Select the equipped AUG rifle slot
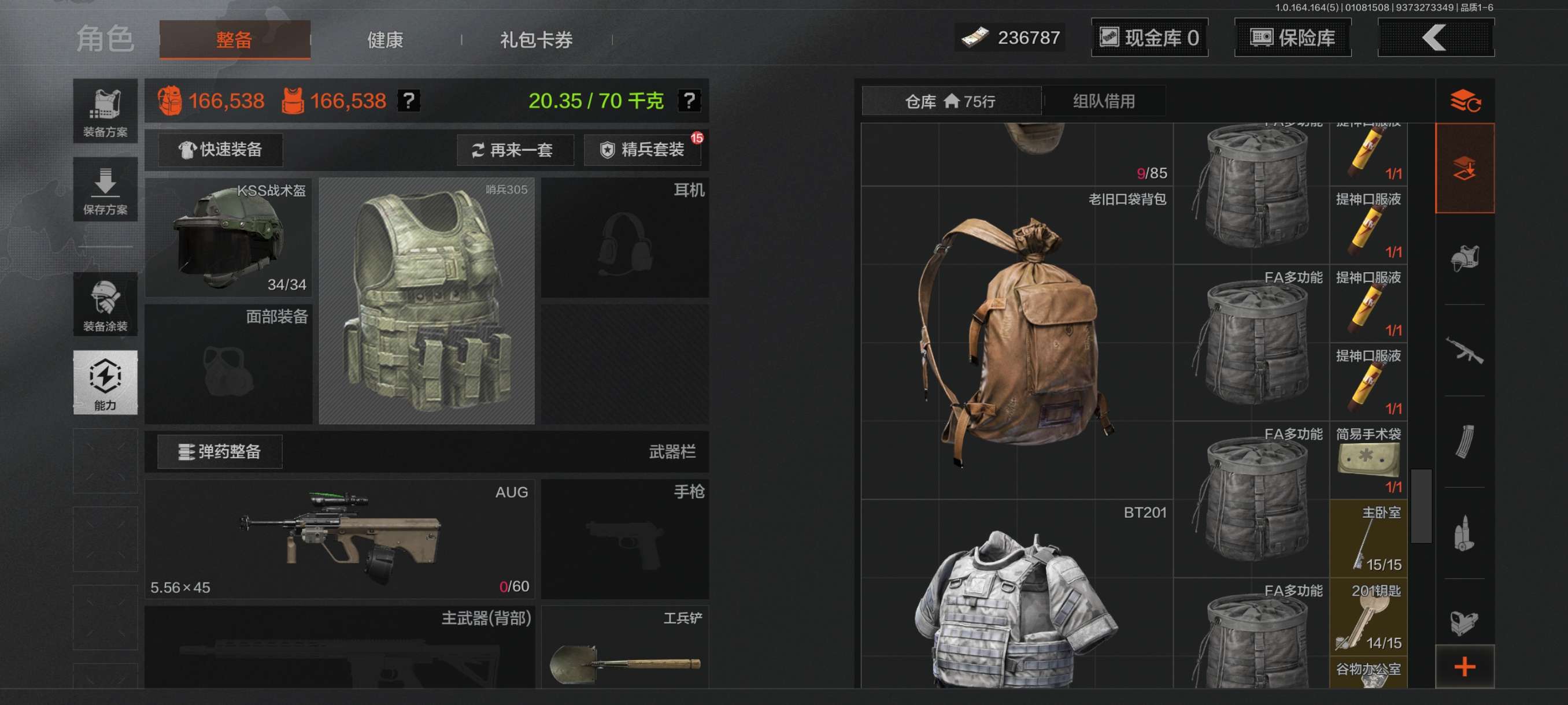Viewport: 1568px width, 705px height. click(339, 539)
